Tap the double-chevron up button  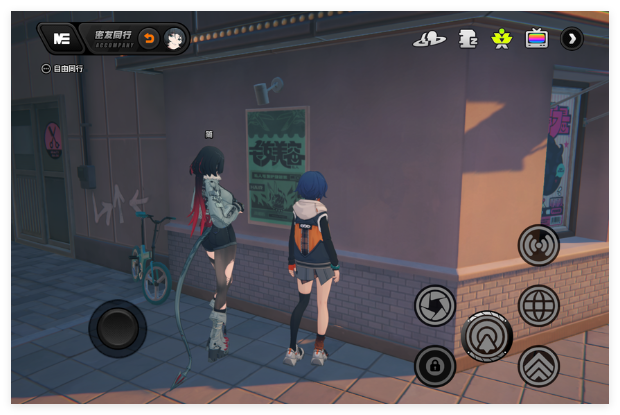point(538,366)
